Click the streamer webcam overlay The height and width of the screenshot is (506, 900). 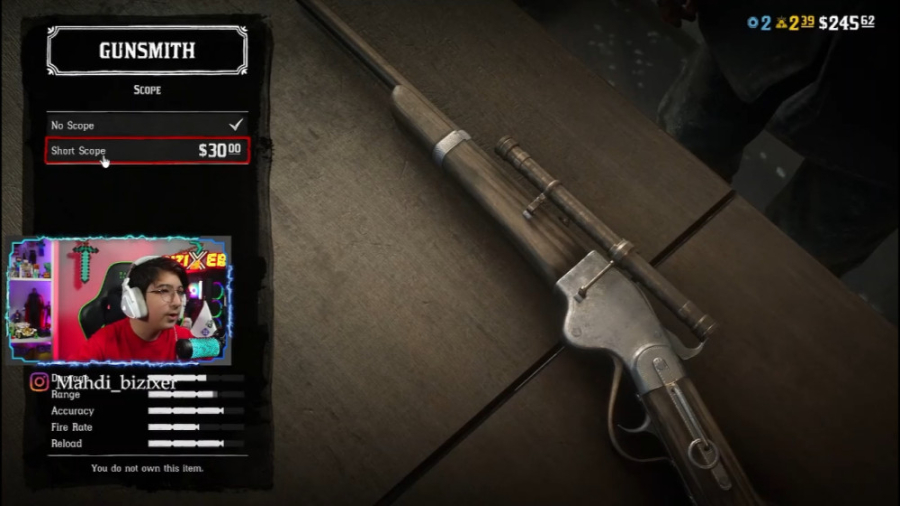tap(119, 301)
